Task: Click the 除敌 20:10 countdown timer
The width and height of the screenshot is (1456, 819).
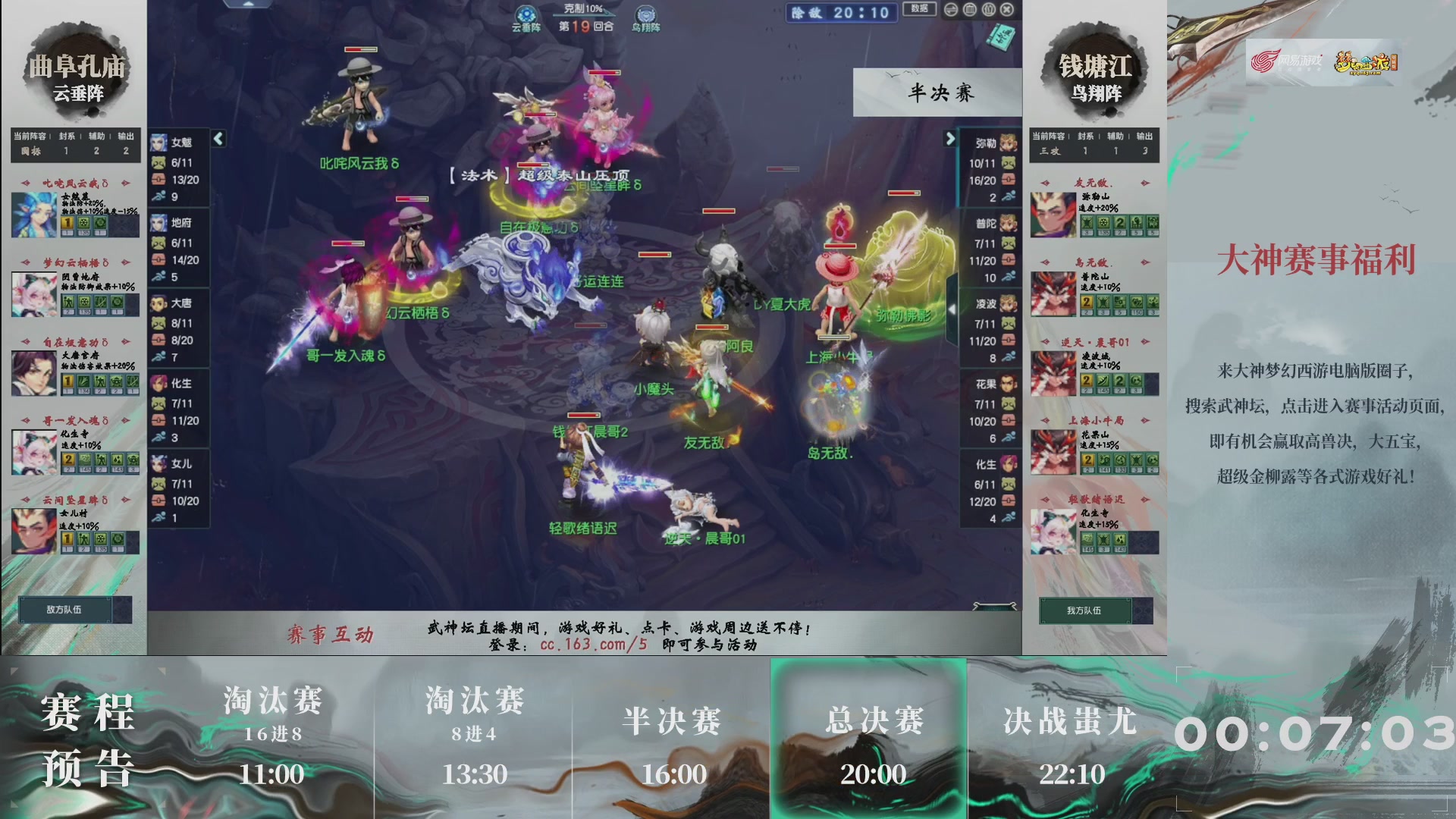Action: 839,13
